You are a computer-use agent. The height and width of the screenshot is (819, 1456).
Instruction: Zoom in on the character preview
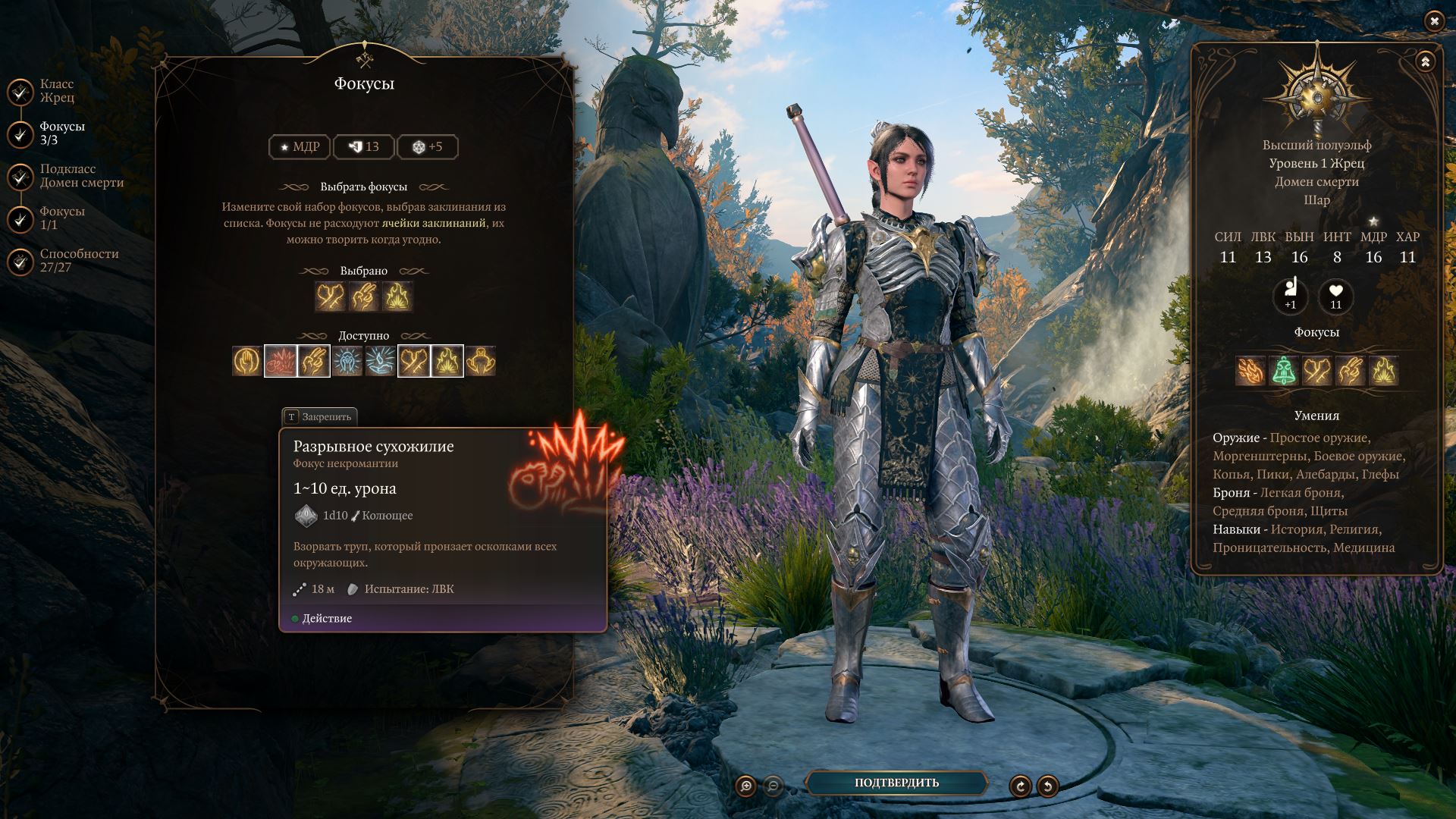(746, 786)
